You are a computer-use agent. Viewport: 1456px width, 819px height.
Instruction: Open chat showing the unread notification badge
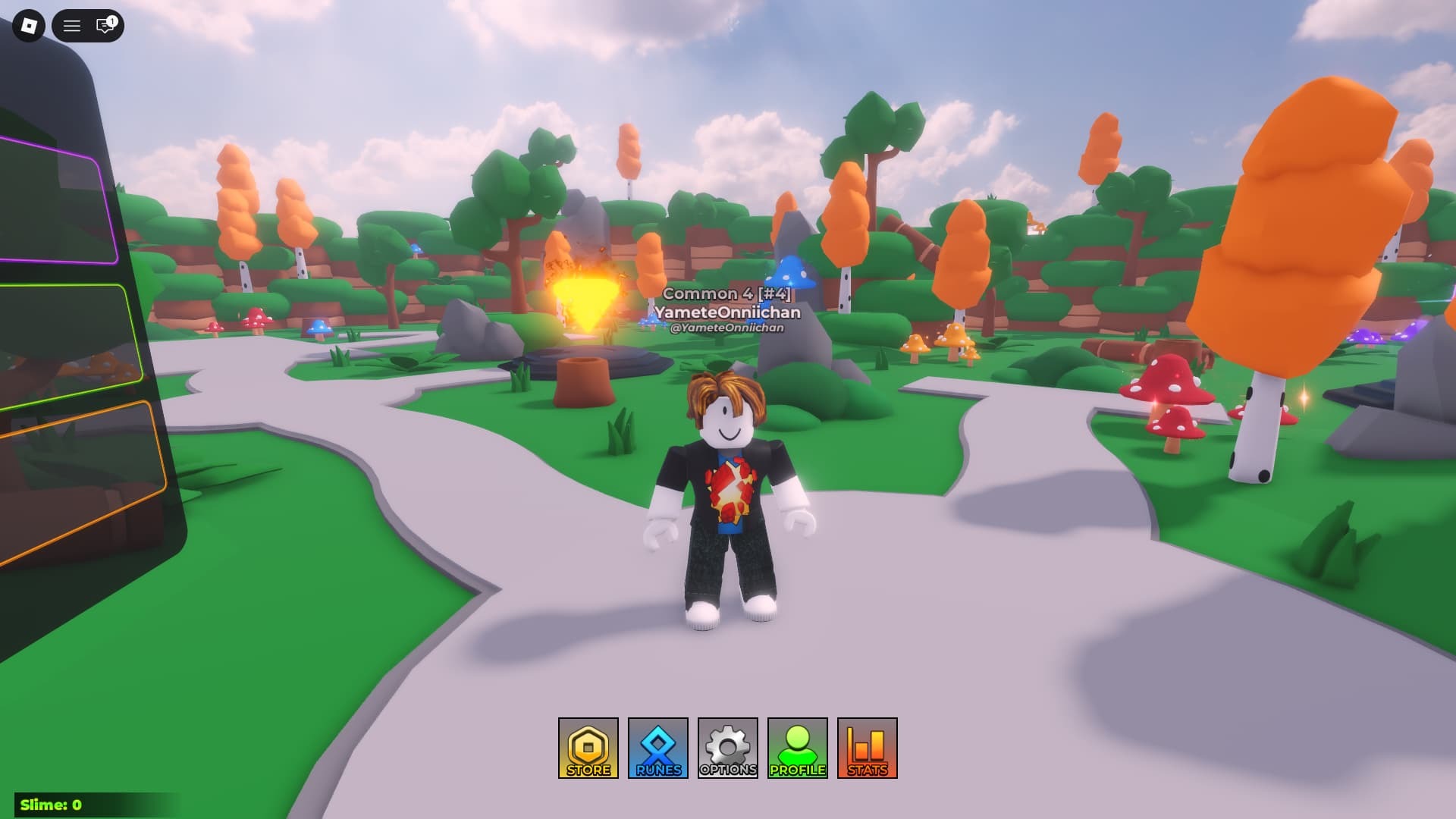pyautogui.click(x=104, y=24)
